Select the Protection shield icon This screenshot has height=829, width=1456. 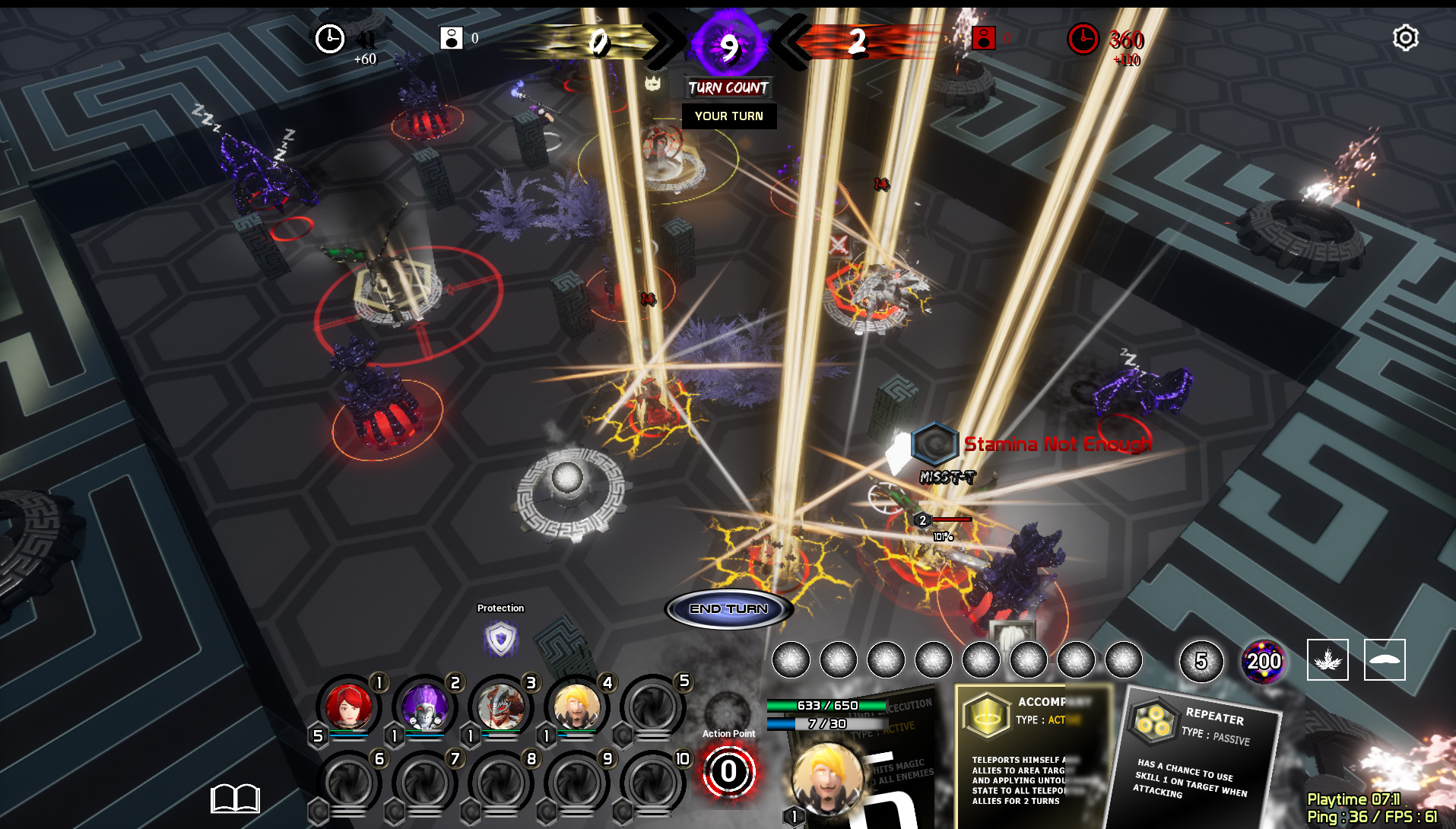click(500, 639)
